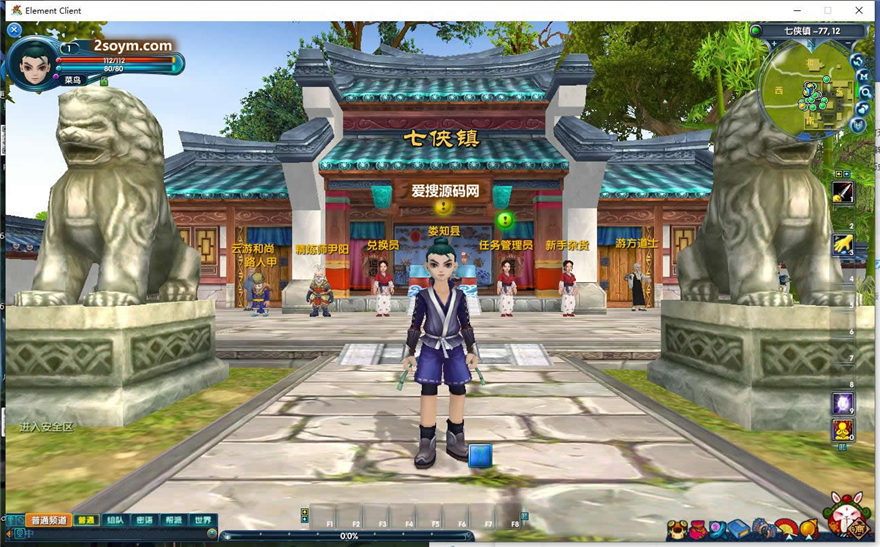The width and height of the screenshot is (880, 547).
Task: Activate the sword skill in side bar
Action: click(x=842, y=192)
